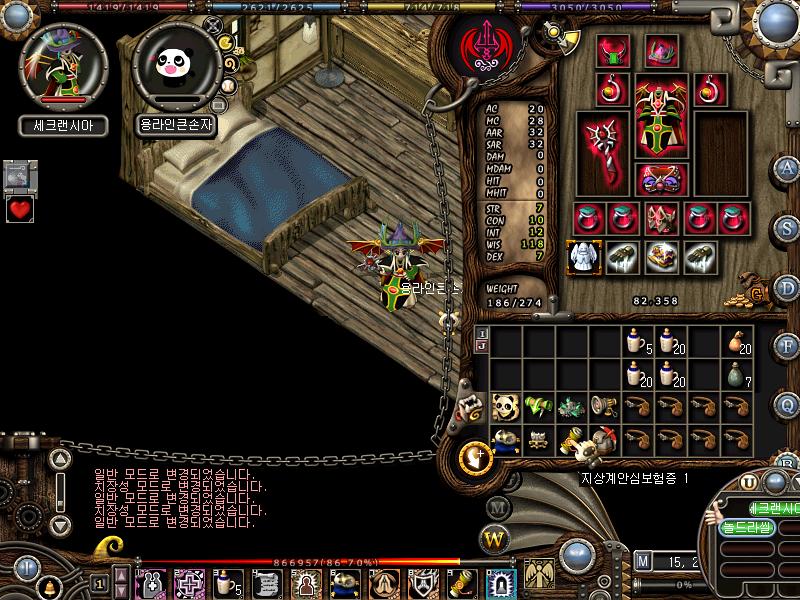Screen dimensions: 800x600
Task: Use the milk bottle hotbar slot
Action: (227, 581)
